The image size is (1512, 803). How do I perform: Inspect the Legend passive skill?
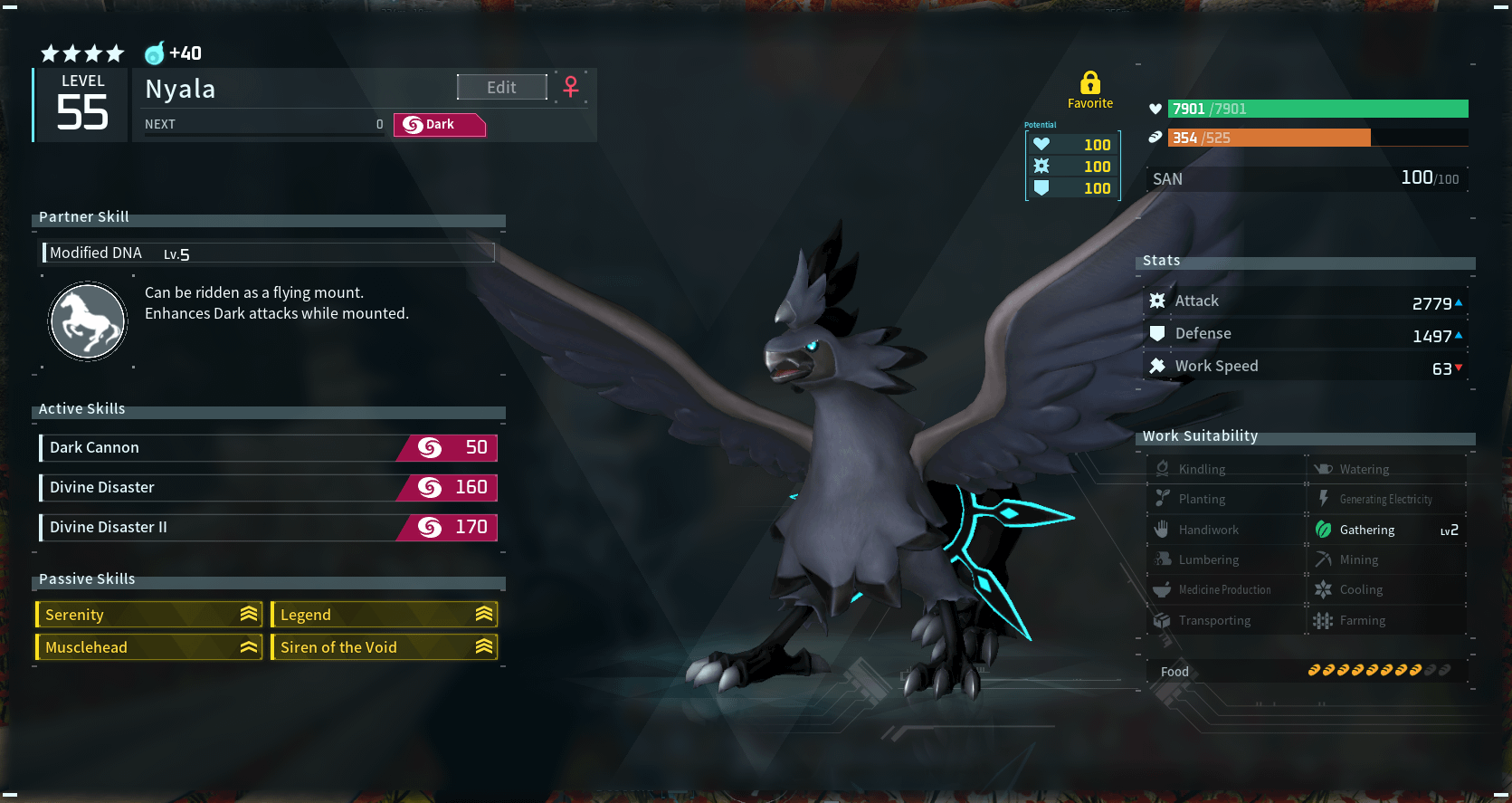(385, 615)
